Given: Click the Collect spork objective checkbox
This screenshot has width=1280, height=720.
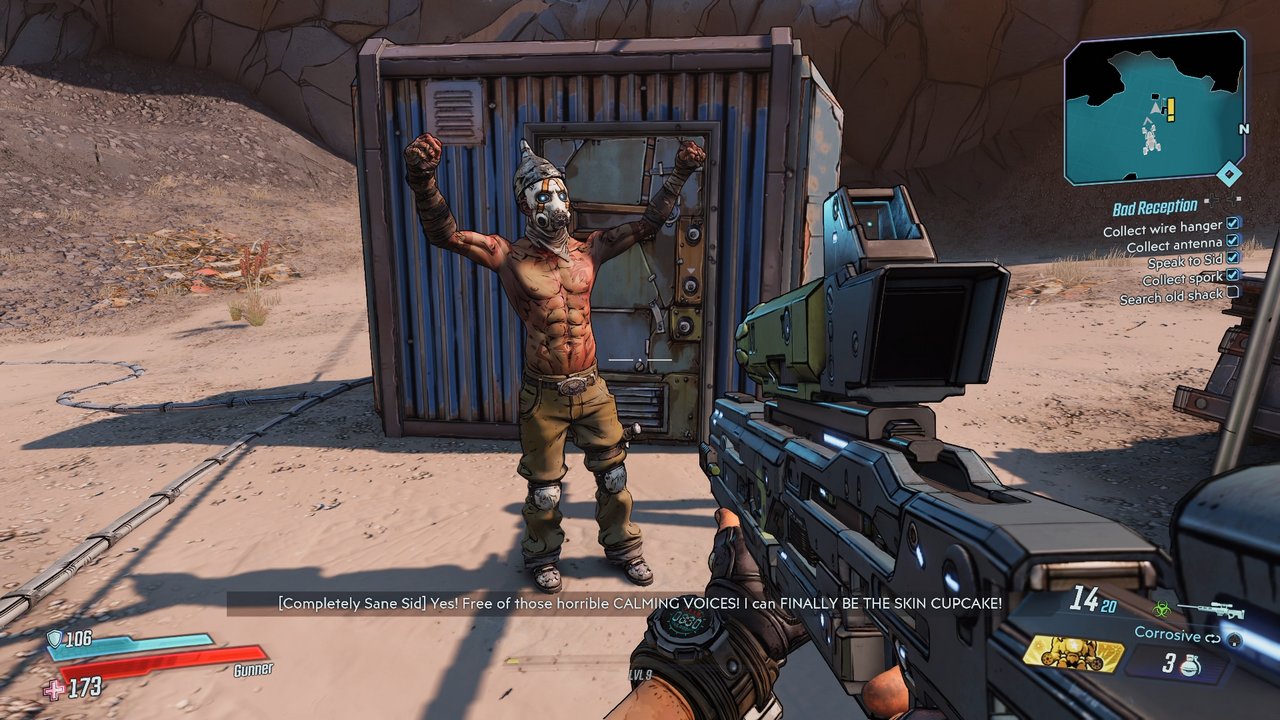Looking at the screenshot, I should pyautogui.click(x=1233, y=275).
